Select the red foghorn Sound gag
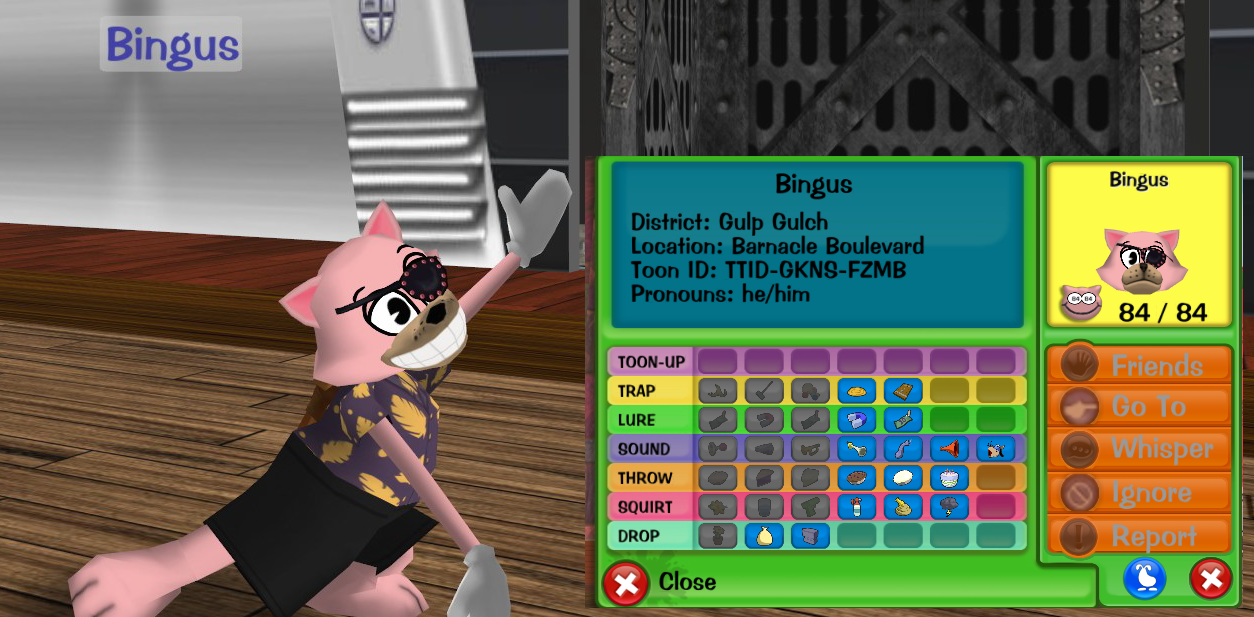Screen dimensions: 1254x617 click(x=949, y=449)
